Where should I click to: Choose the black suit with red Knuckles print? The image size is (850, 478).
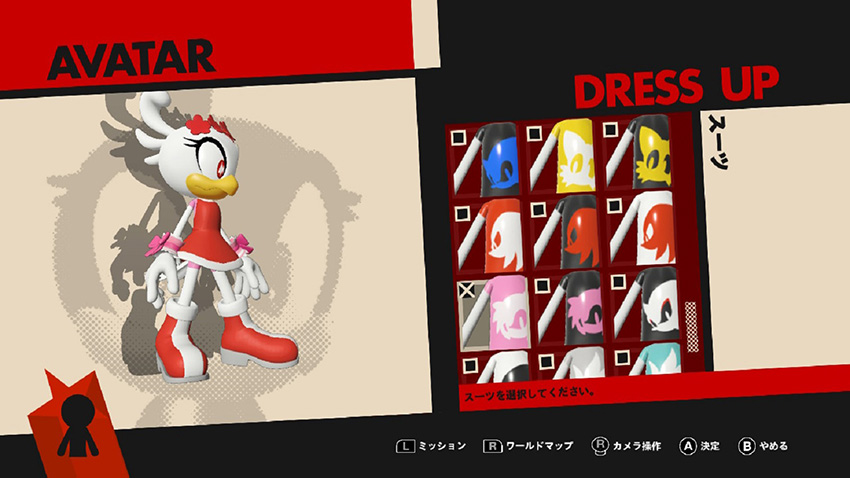click(570, 234)
